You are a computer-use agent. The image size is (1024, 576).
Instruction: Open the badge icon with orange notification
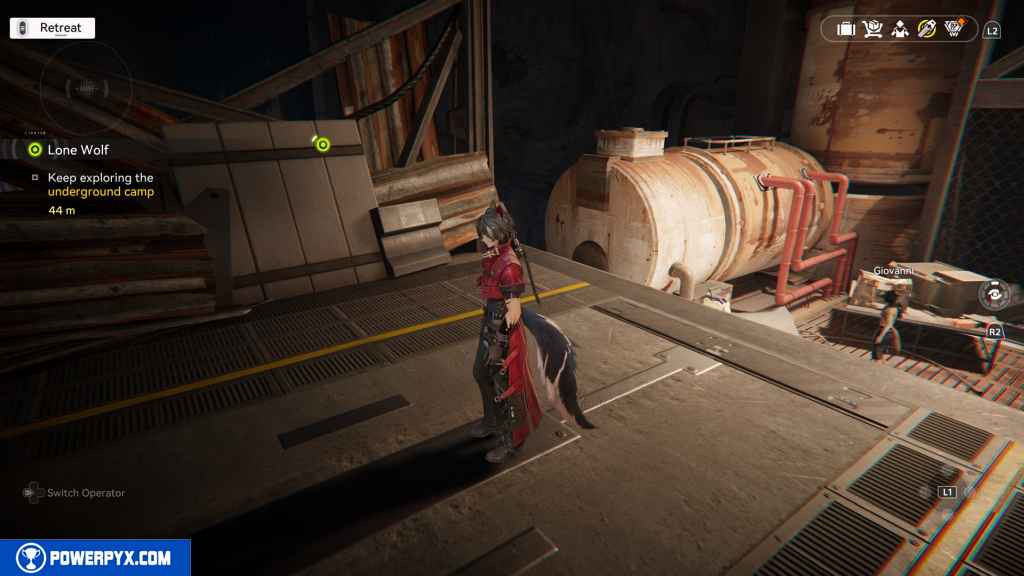pyautogui.click(x=955, y=28)
